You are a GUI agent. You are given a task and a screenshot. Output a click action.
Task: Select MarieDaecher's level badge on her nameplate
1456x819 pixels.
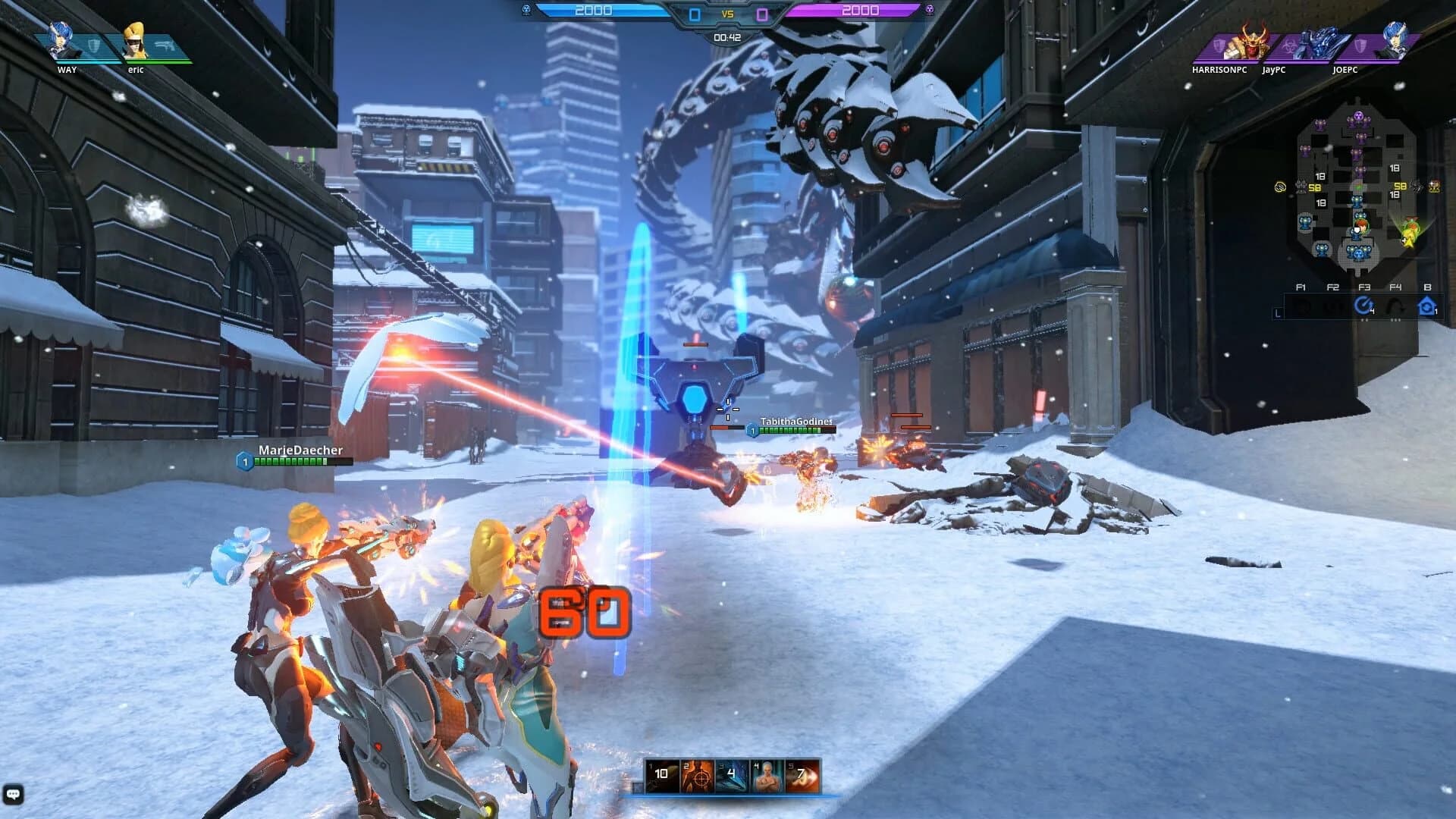244,459
